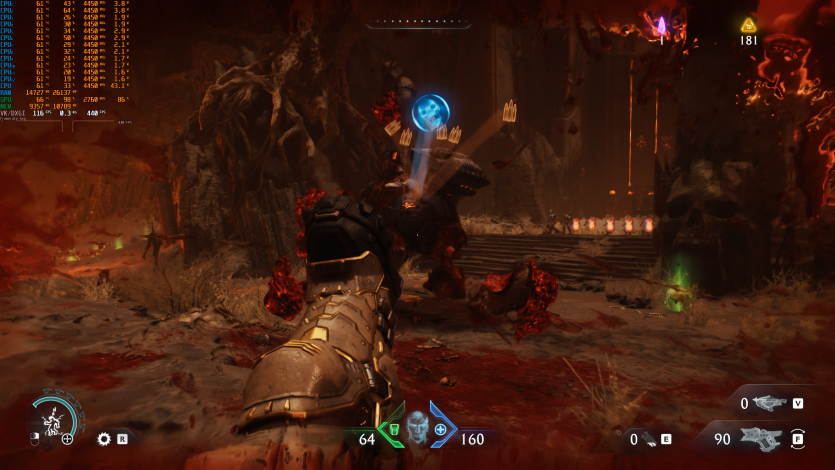835x470 pixels.
Task: Select the gauntlet melee icon
Action: pyautogui.click(x=648, y=439)
